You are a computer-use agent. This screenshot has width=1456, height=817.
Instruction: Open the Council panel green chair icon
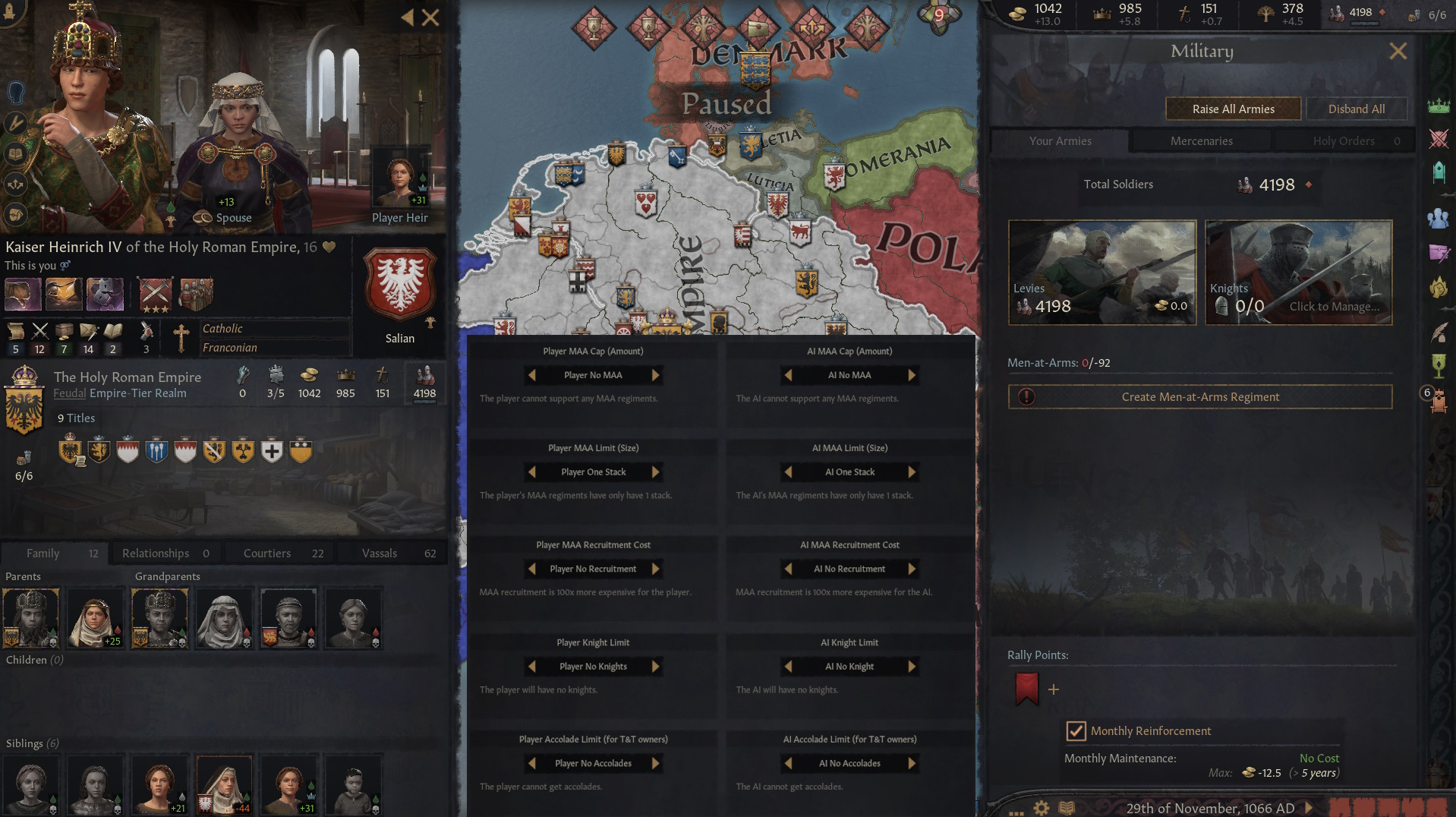coord(1439,171)
